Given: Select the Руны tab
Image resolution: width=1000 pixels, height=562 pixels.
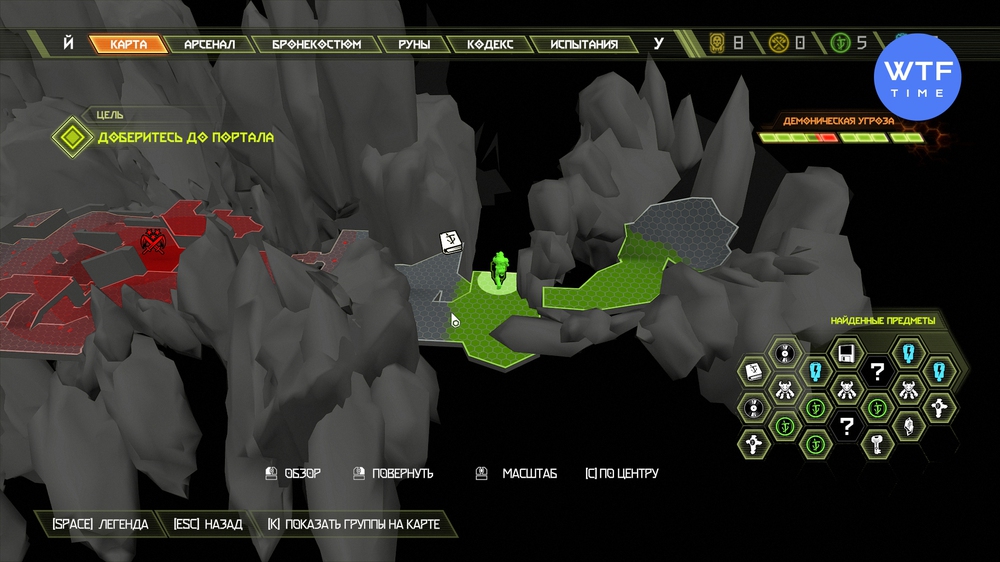Looking at the screenshot, I should pos(414,44).
